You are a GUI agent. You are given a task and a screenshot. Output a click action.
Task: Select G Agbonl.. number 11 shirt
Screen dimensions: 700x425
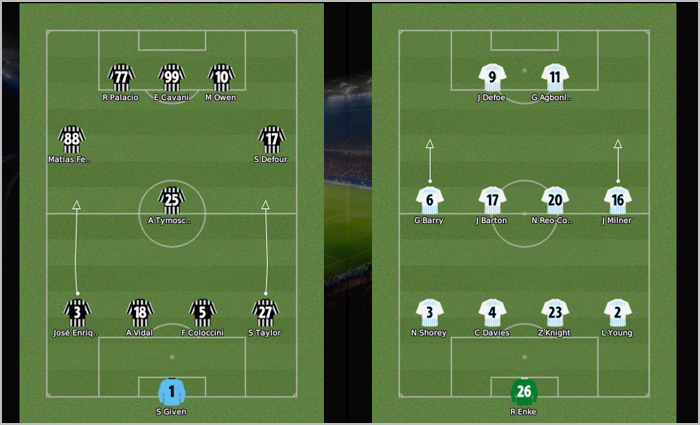[555, 77]
